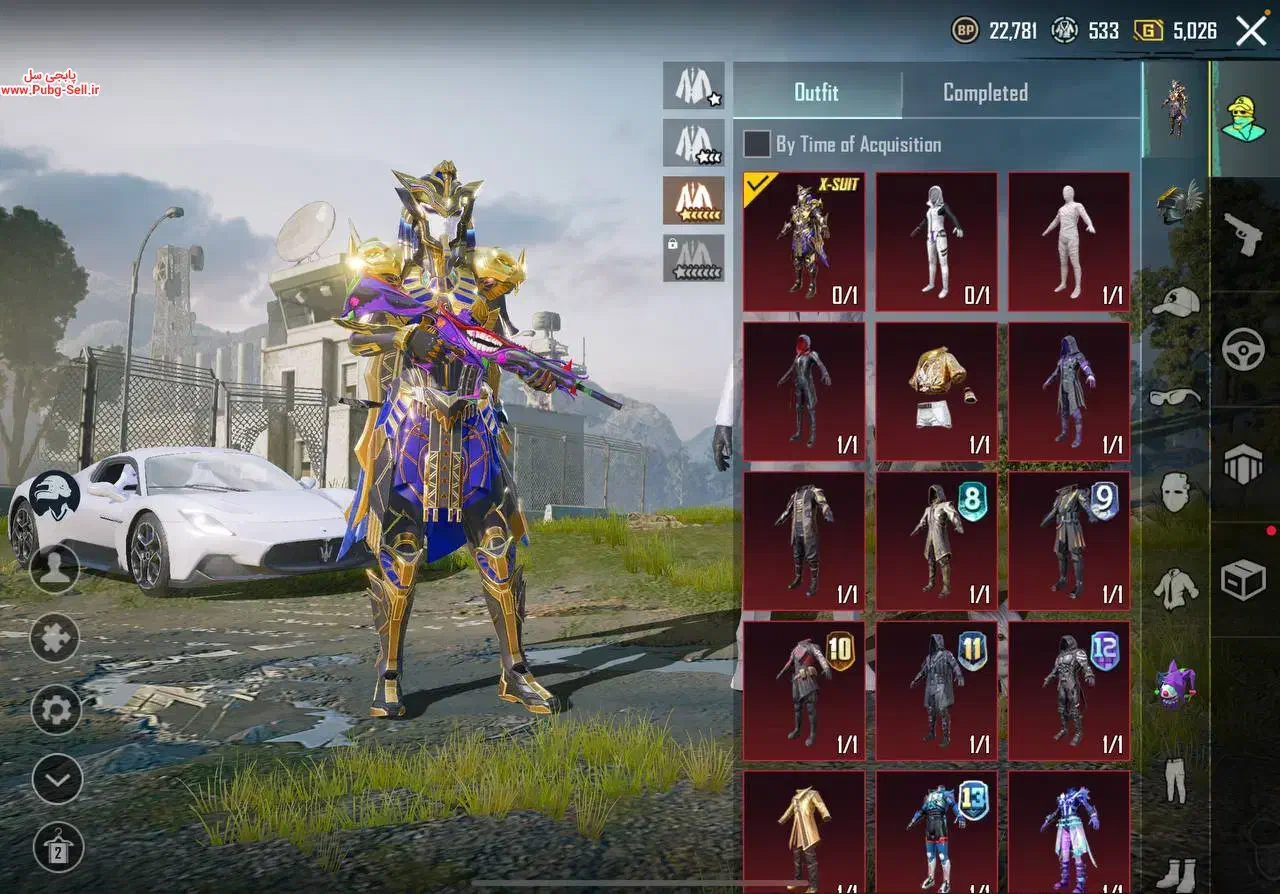Open the gear settings button
Viewport: 1280px width, 894px height.
click(x=55, y=710)
